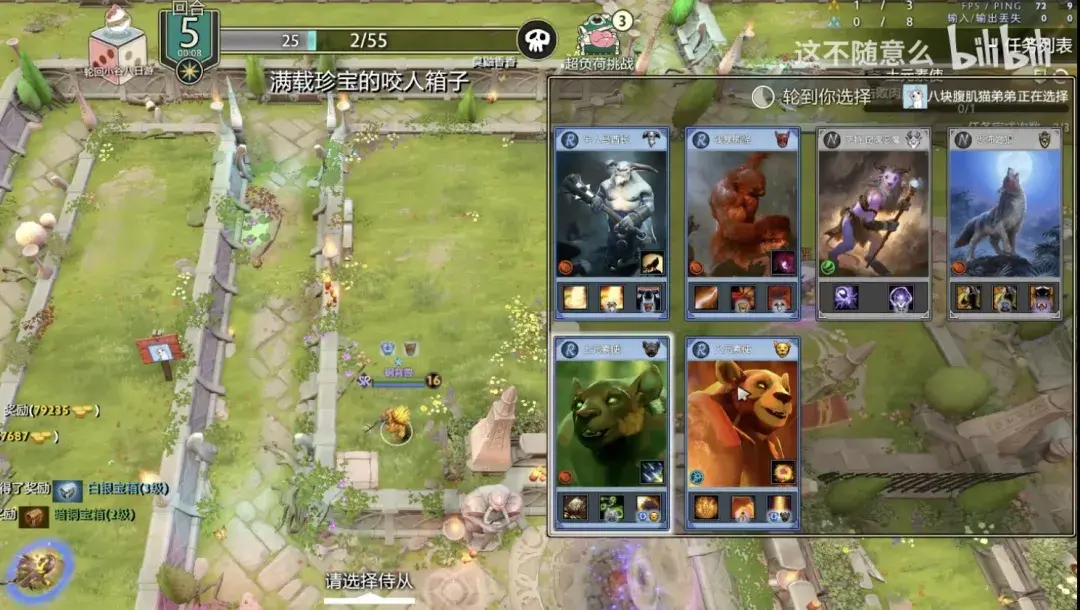The width and height of the screenshot is (1080, 610).
Task: Inspect the fiery orb skill on orange bear card
Action: click(x=783, y=472)
